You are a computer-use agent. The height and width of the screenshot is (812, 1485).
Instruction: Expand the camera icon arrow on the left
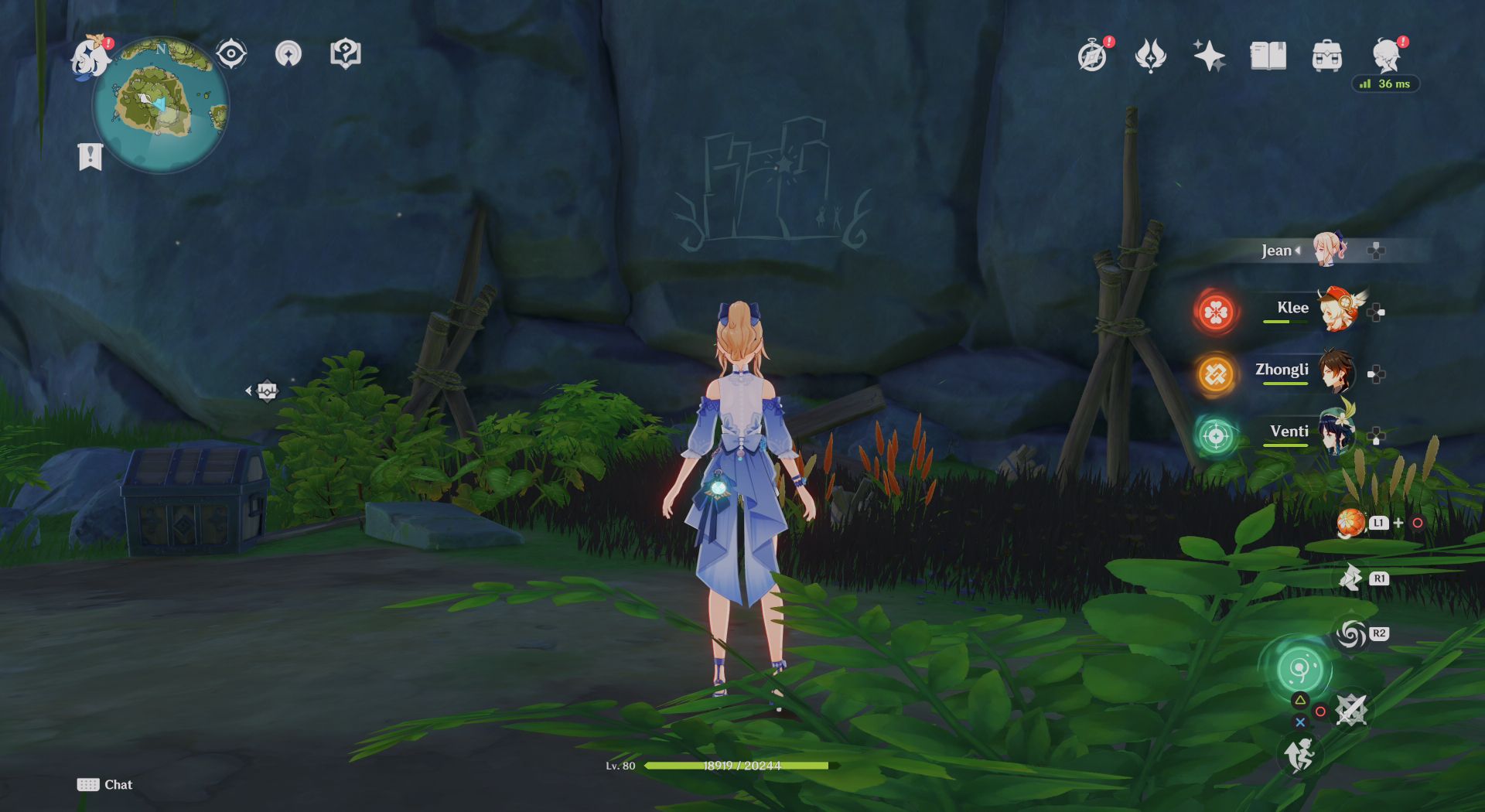pyautogui.click(x=249, y=391)
